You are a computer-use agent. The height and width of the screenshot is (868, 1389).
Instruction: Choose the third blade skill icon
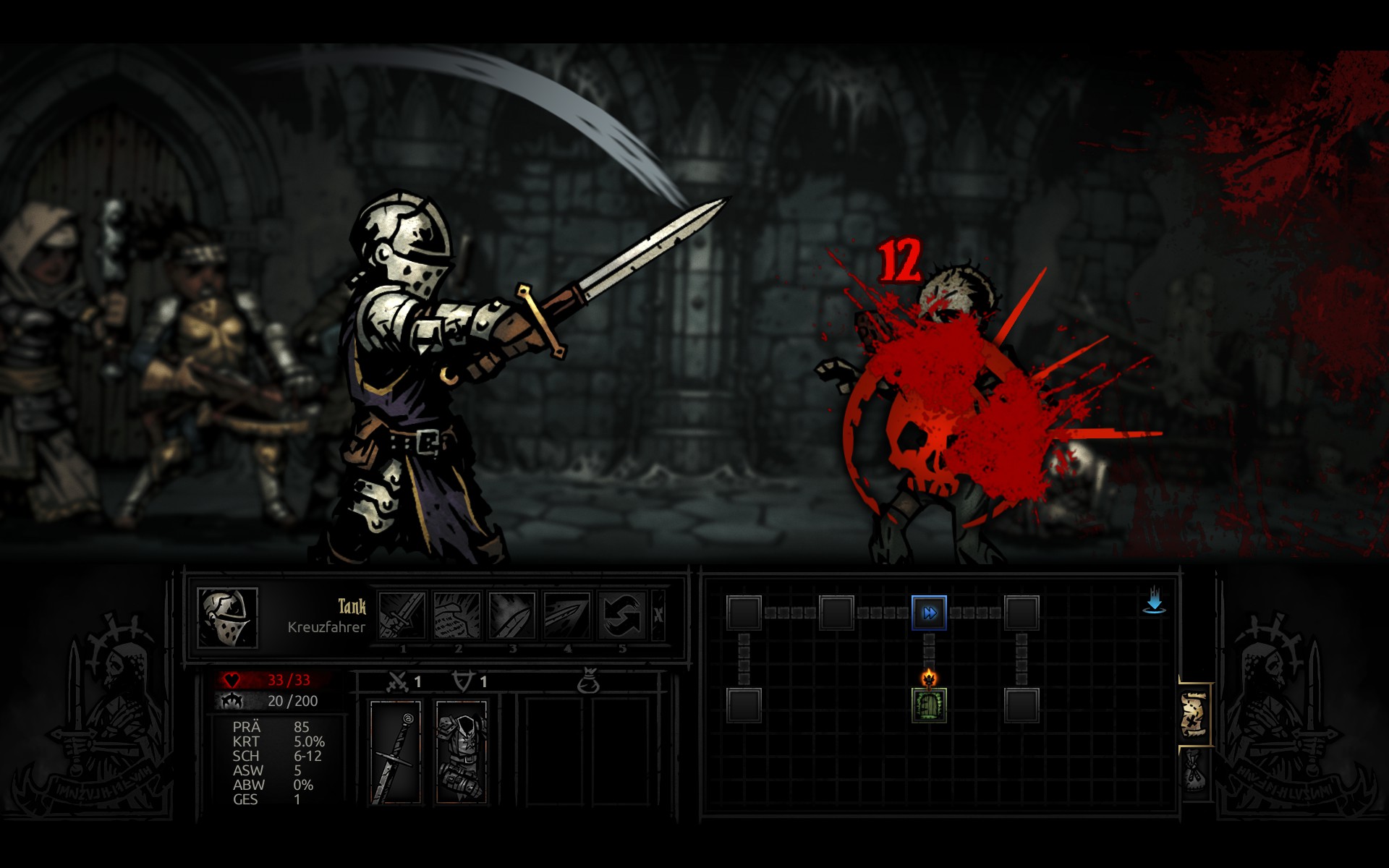512,616
